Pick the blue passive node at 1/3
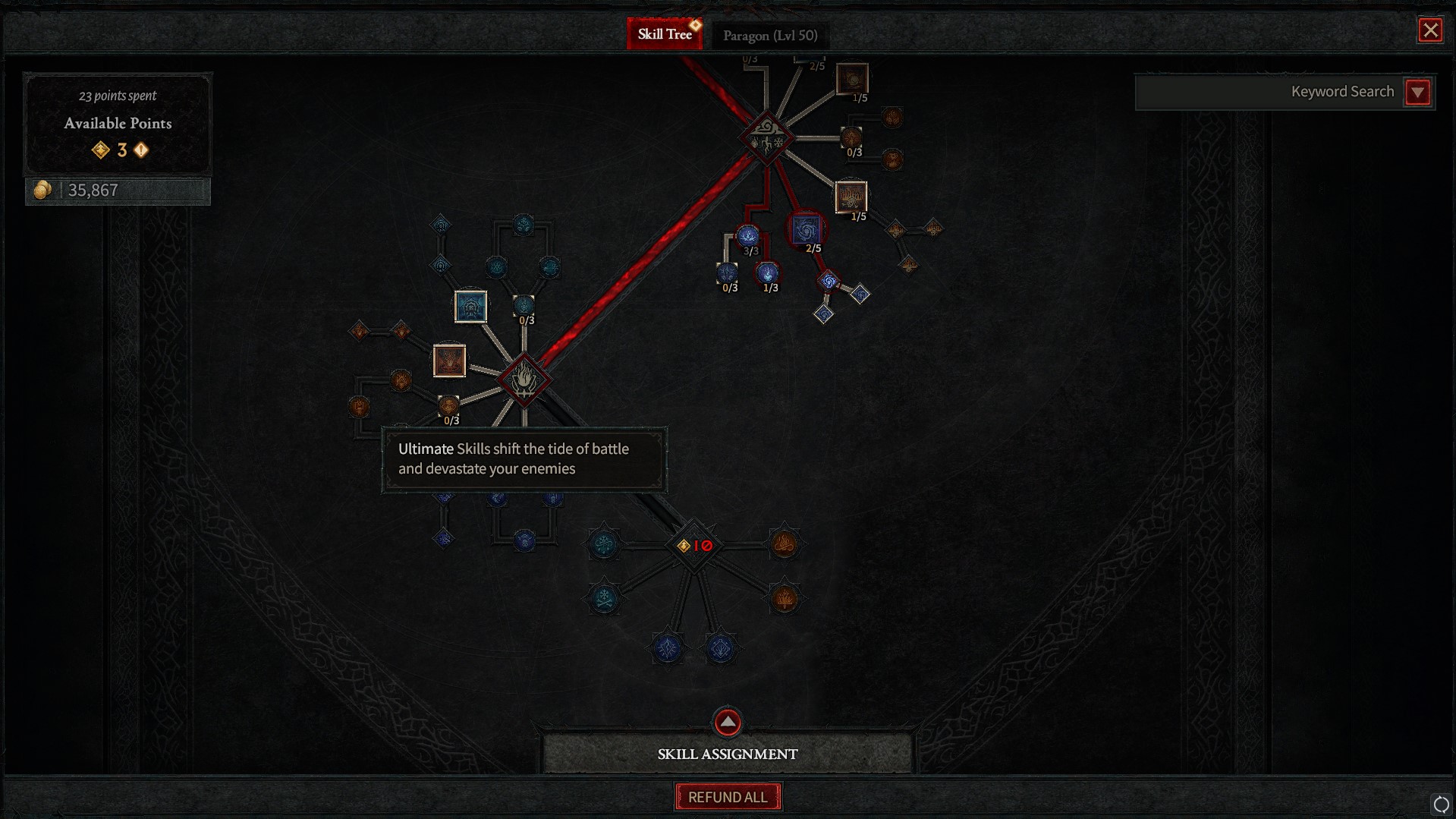The image size is (1456, 819). click(x=768, y=272)
